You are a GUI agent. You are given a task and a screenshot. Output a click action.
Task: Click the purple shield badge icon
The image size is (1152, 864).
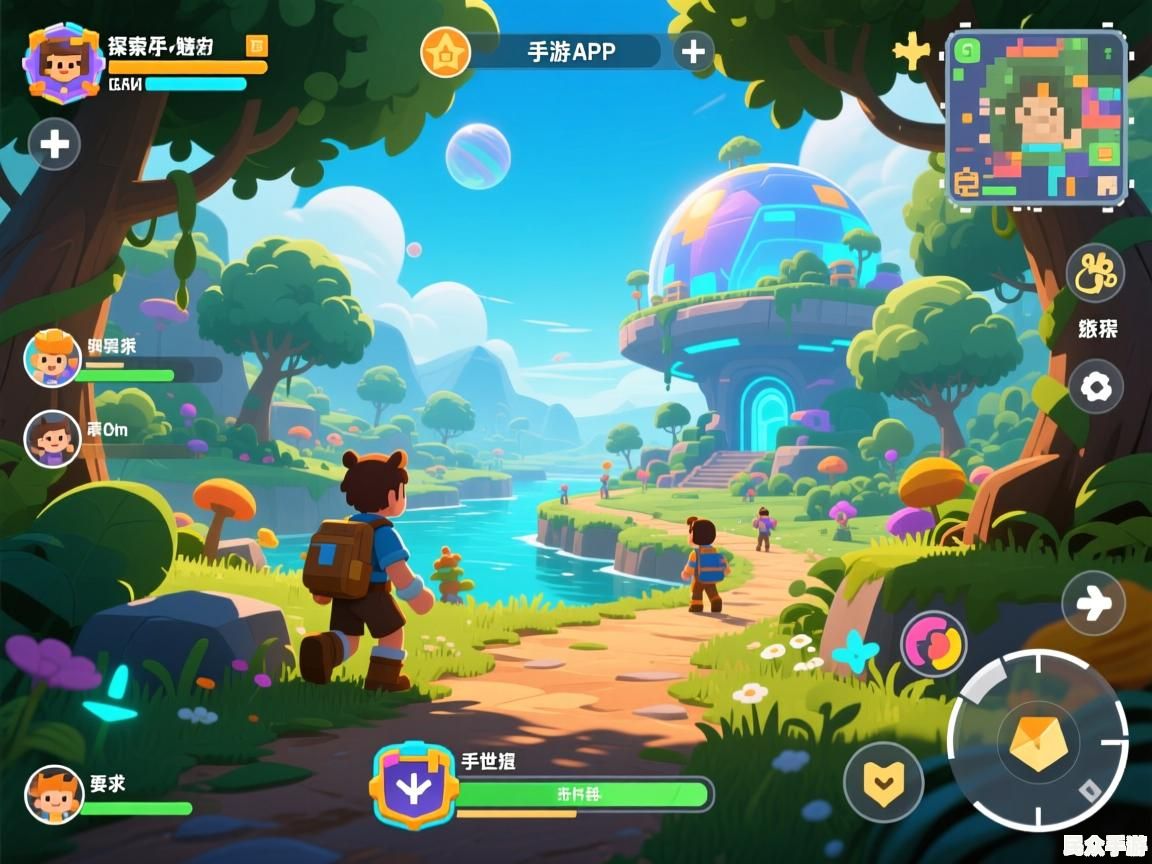pos(415,786)
